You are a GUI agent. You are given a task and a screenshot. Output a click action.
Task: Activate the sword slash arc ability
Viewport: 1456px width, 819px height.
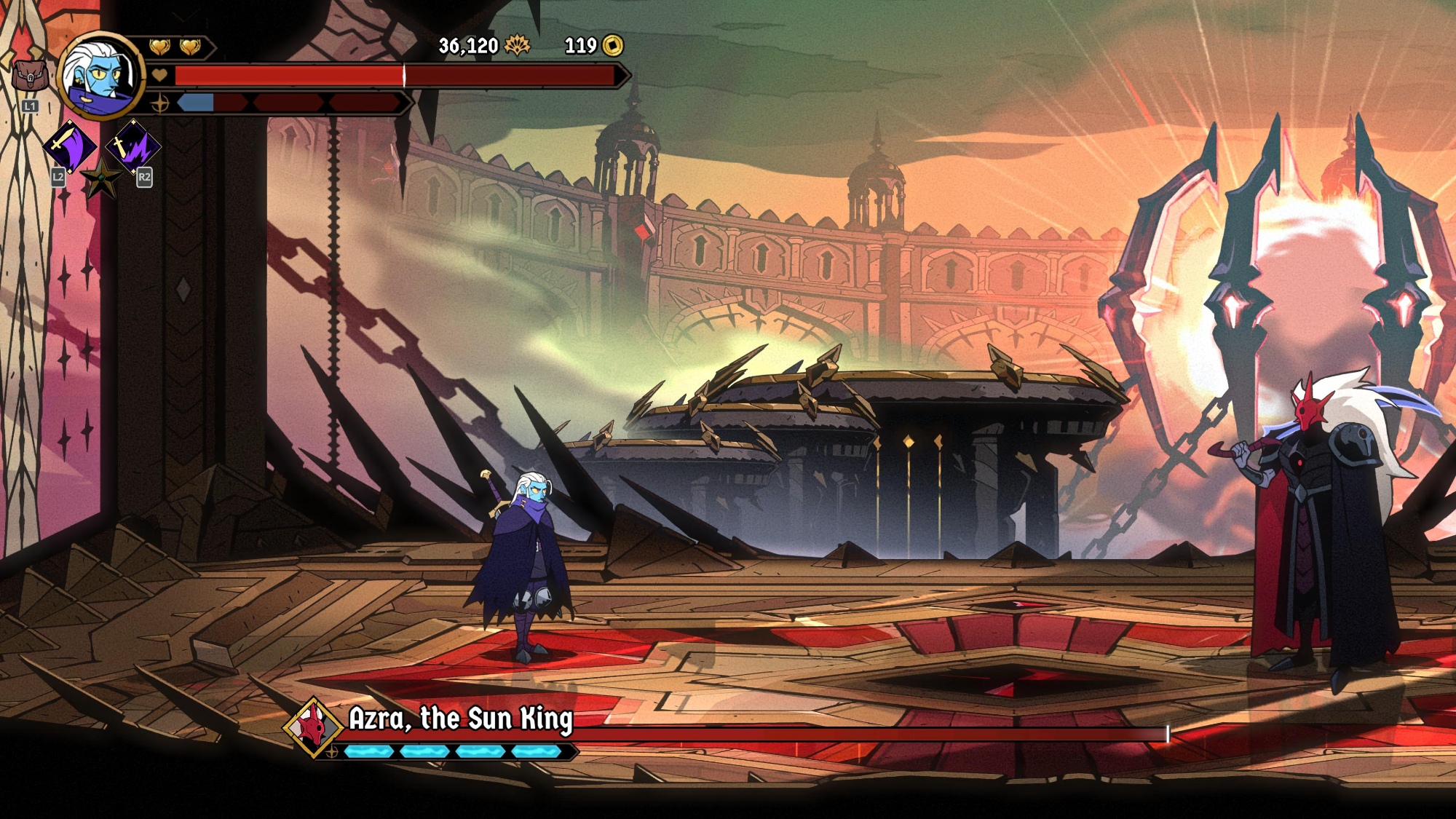(x=70, y=146)
